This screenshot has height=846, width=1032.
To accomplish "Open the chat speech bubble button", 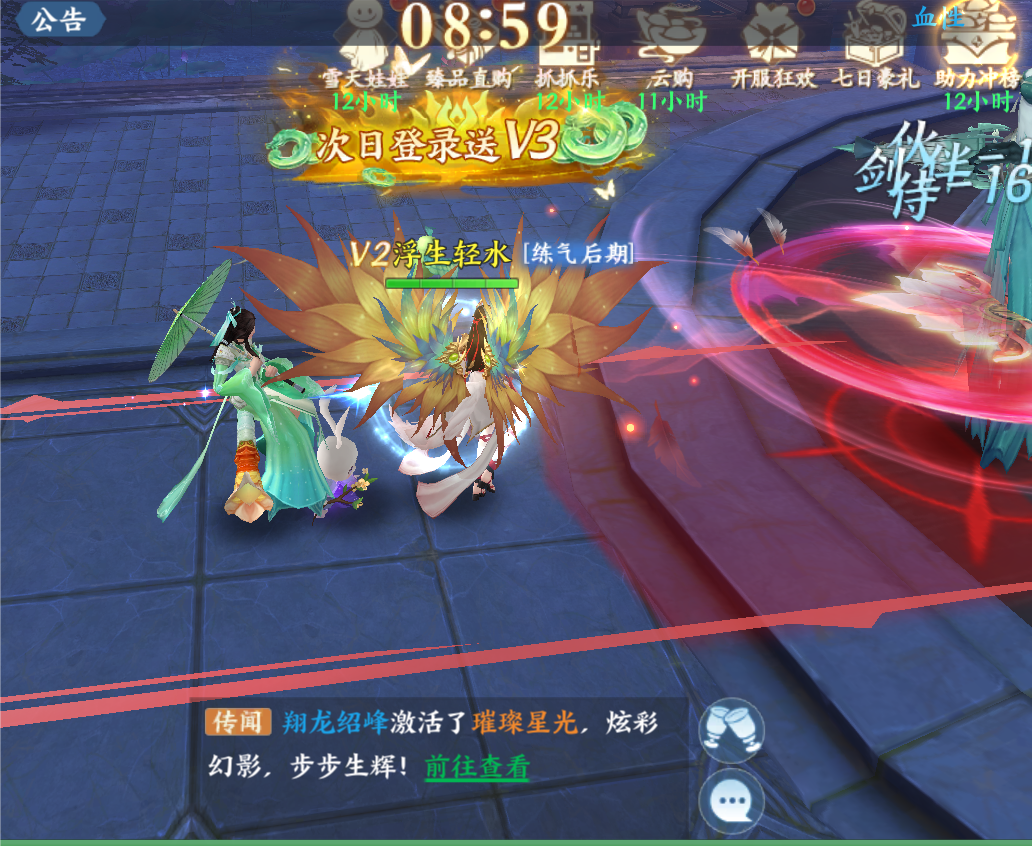I will pos(731,800).
